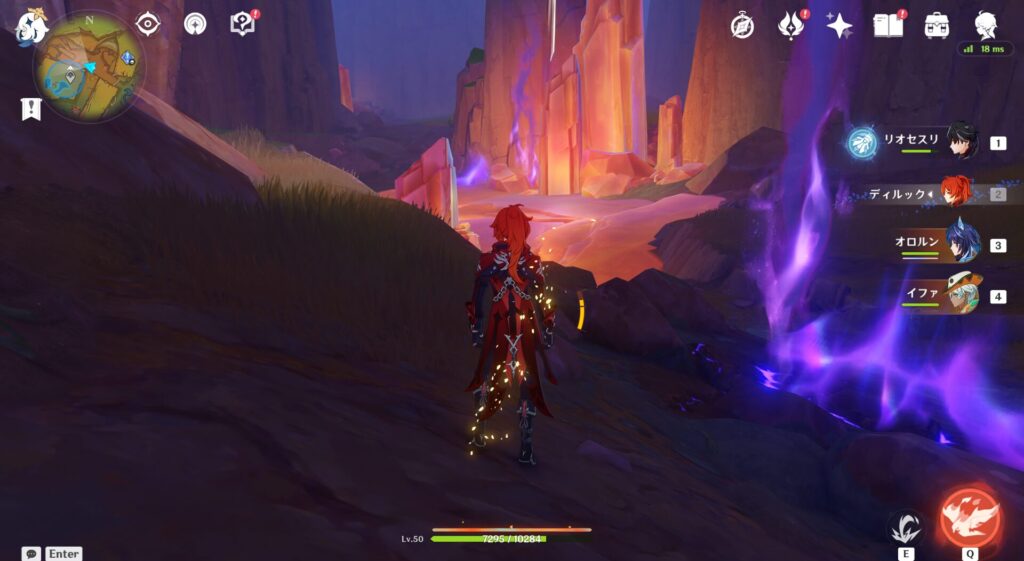Open the quest tracker bookmark icon
Viewport: 1024px width, 561px height.
point(31,109)
